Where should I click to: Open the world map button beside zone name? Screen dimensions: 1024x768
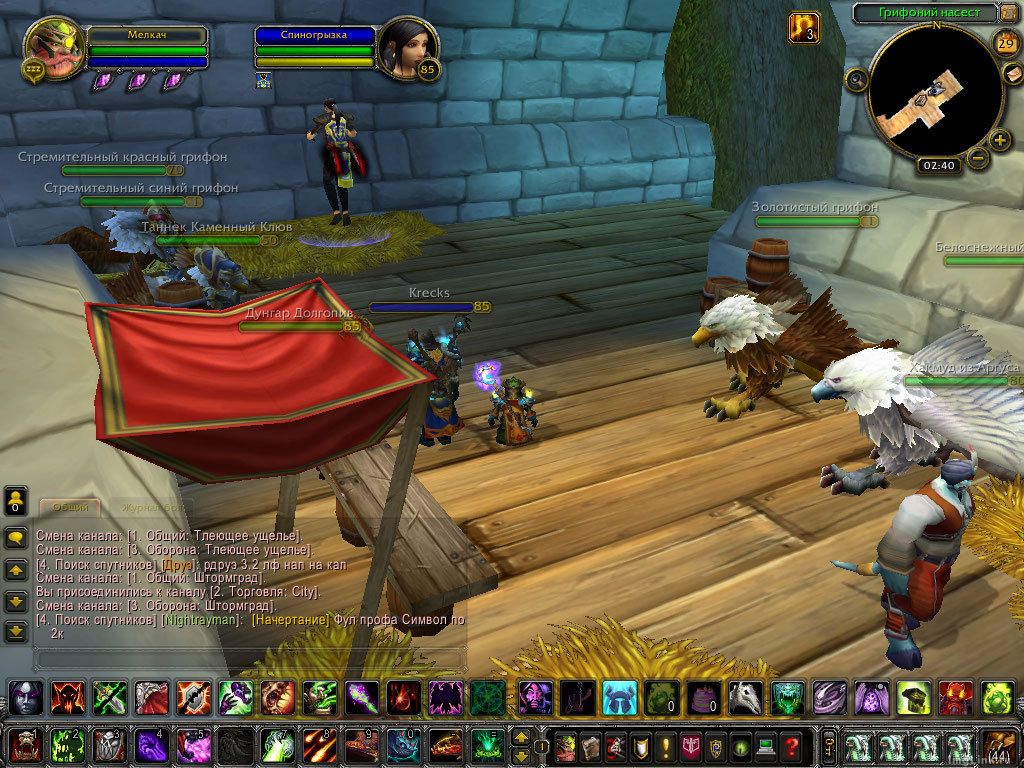click(x=1008, y=13)
